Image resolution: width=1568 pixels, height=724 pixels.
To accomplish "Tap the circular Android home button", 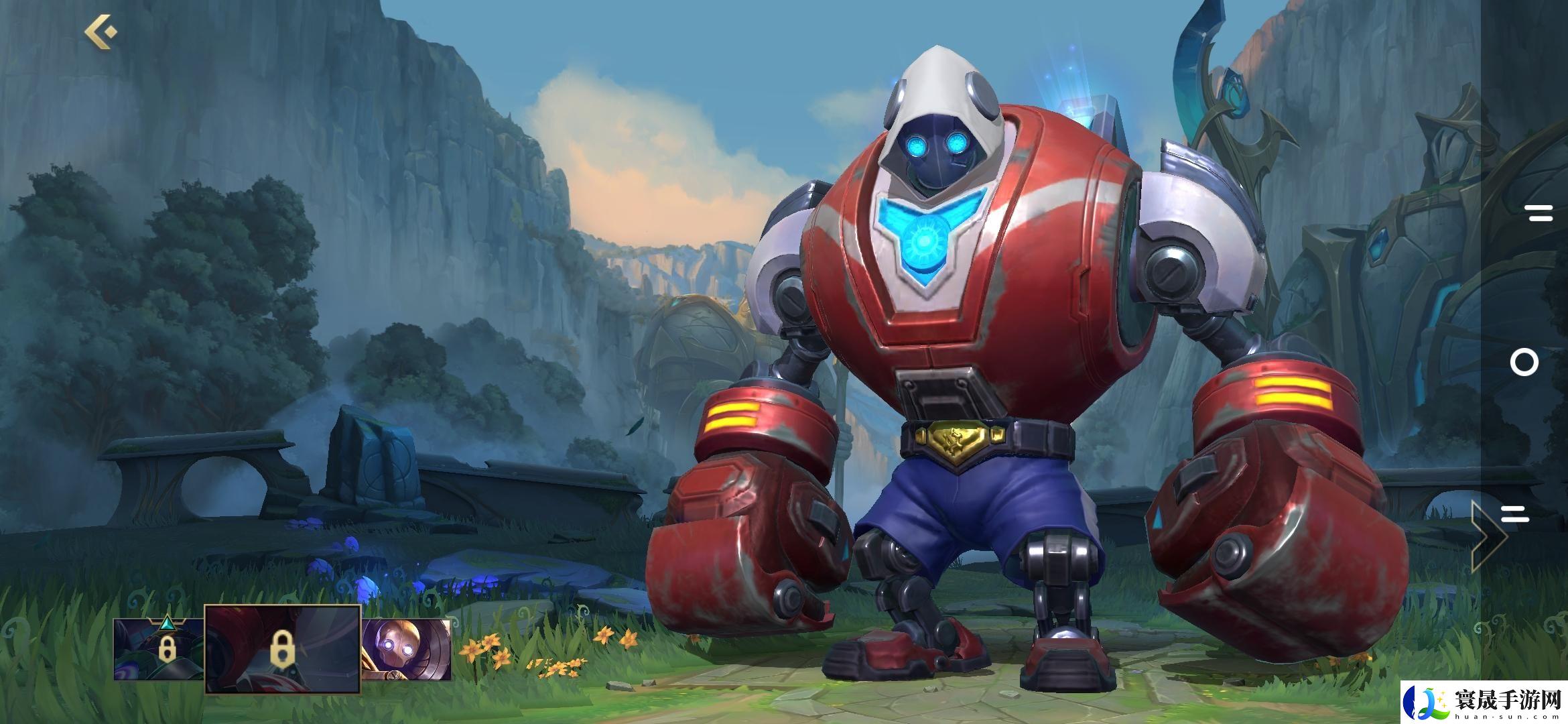I will click(x=1524, y=363).
